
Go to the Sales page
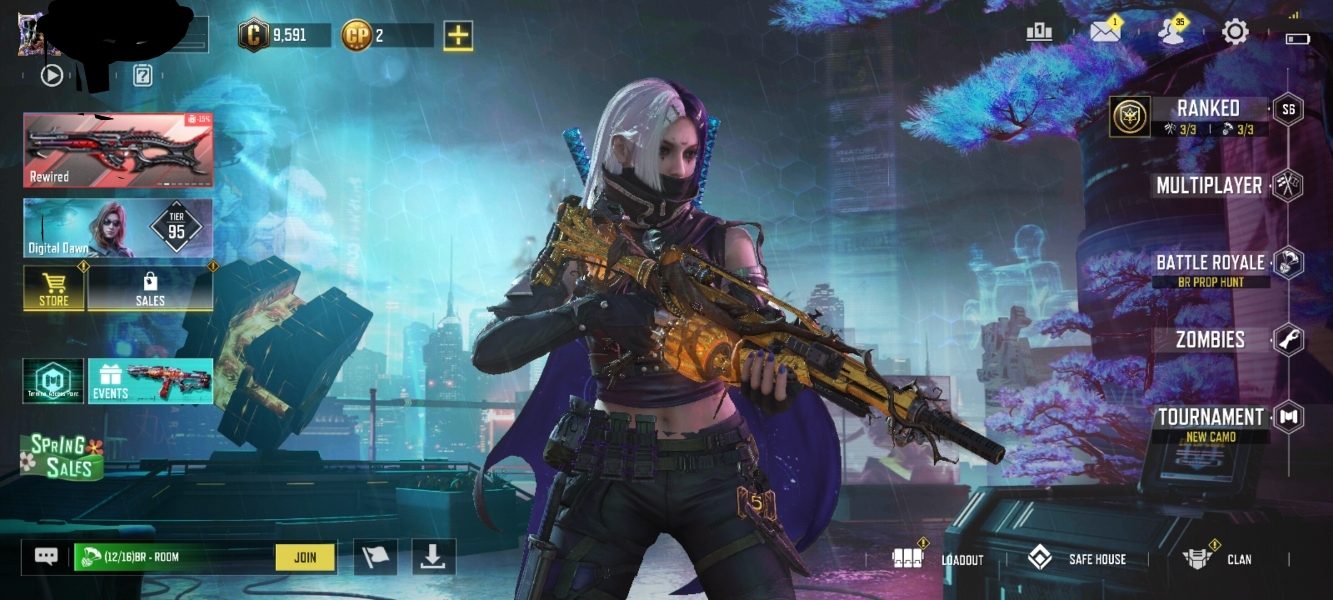click(150, 289)
